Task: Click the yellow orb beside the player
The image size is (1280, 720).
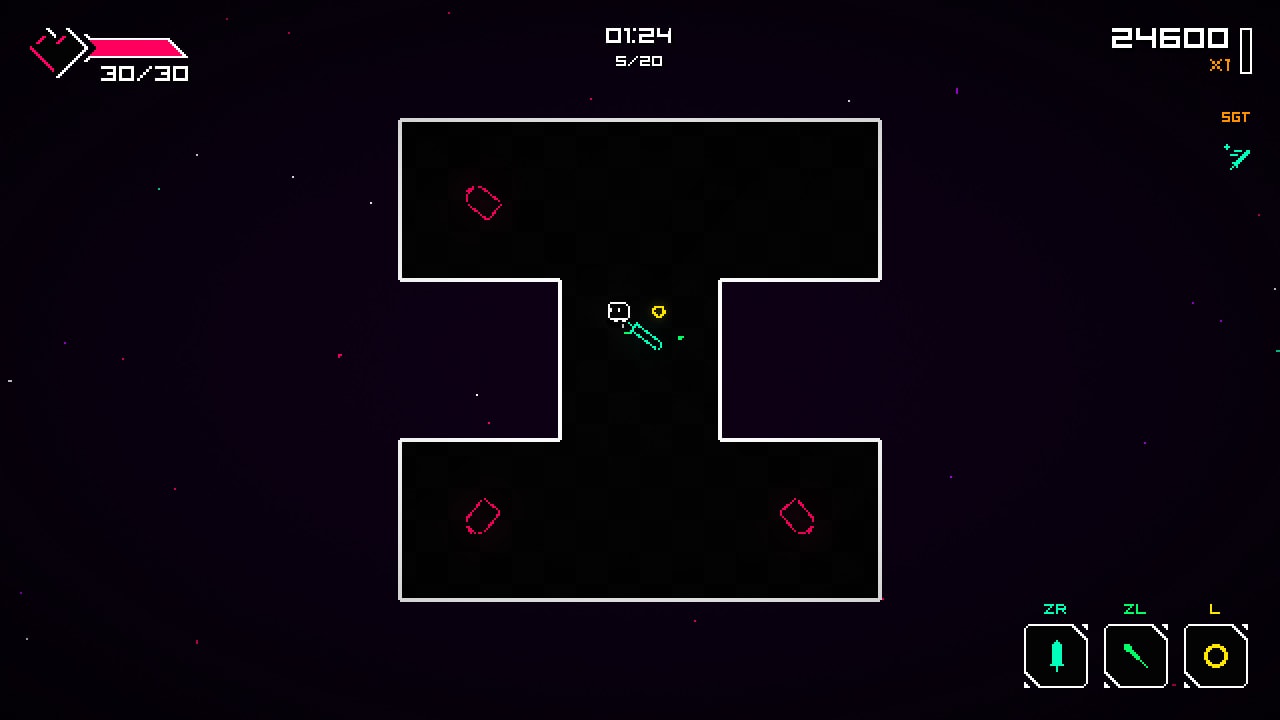Action: (x=659, y=311)
